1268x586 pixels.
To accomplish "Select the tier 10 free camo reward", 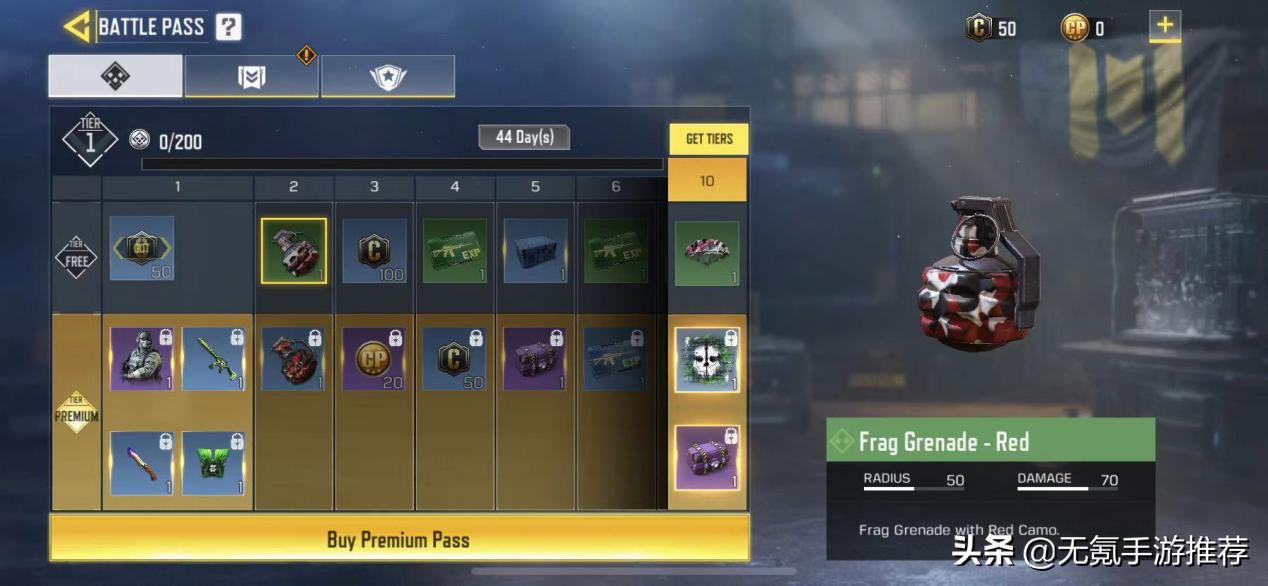I will [x=707, y=253].
